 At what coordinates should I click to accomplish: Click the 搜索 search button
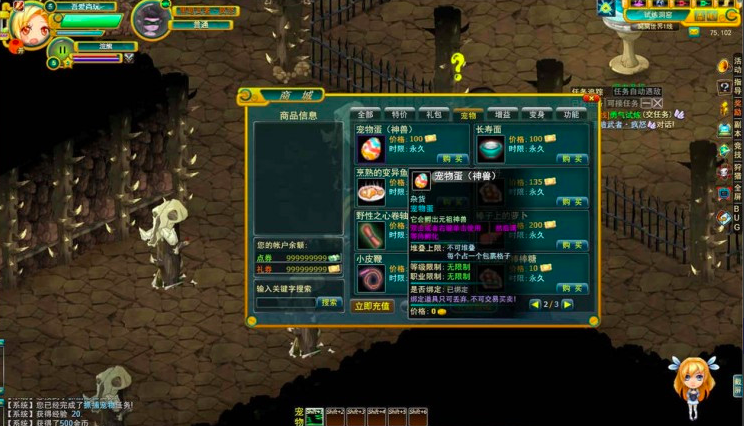click(x=330, y=302)
